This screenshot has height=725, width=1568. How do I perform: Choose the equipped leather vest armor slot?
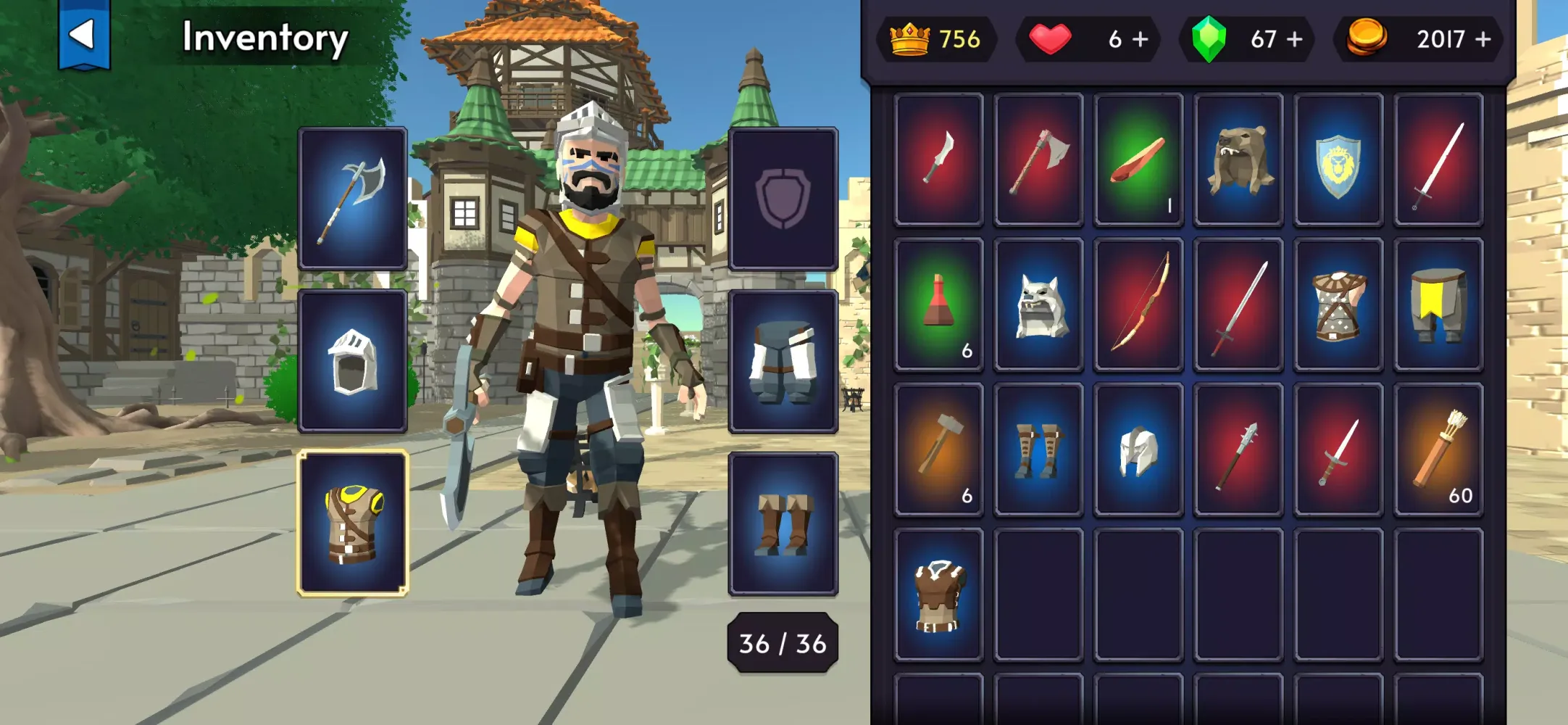tap(352, 523)
